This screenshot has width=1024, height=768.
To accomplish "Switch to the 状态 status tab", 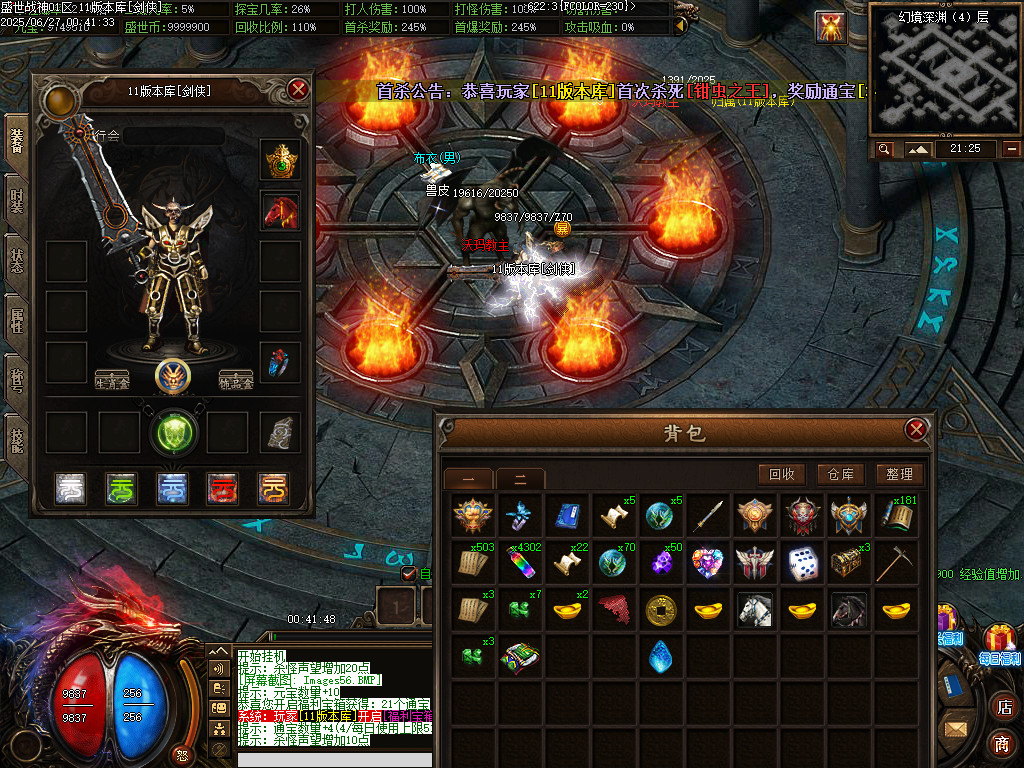I will 17,262.
